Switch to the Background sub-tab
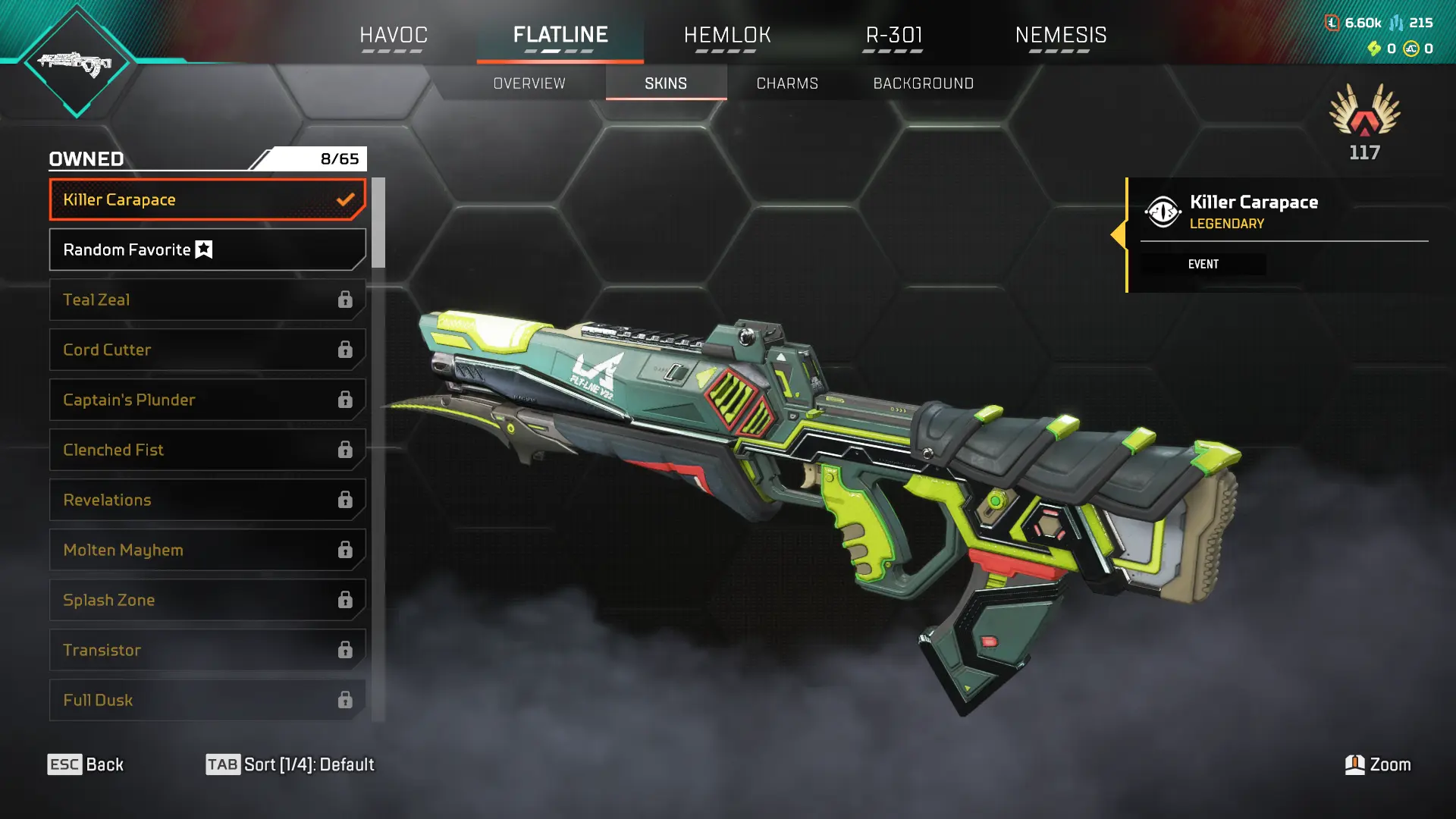 click(x=923, y=83)
